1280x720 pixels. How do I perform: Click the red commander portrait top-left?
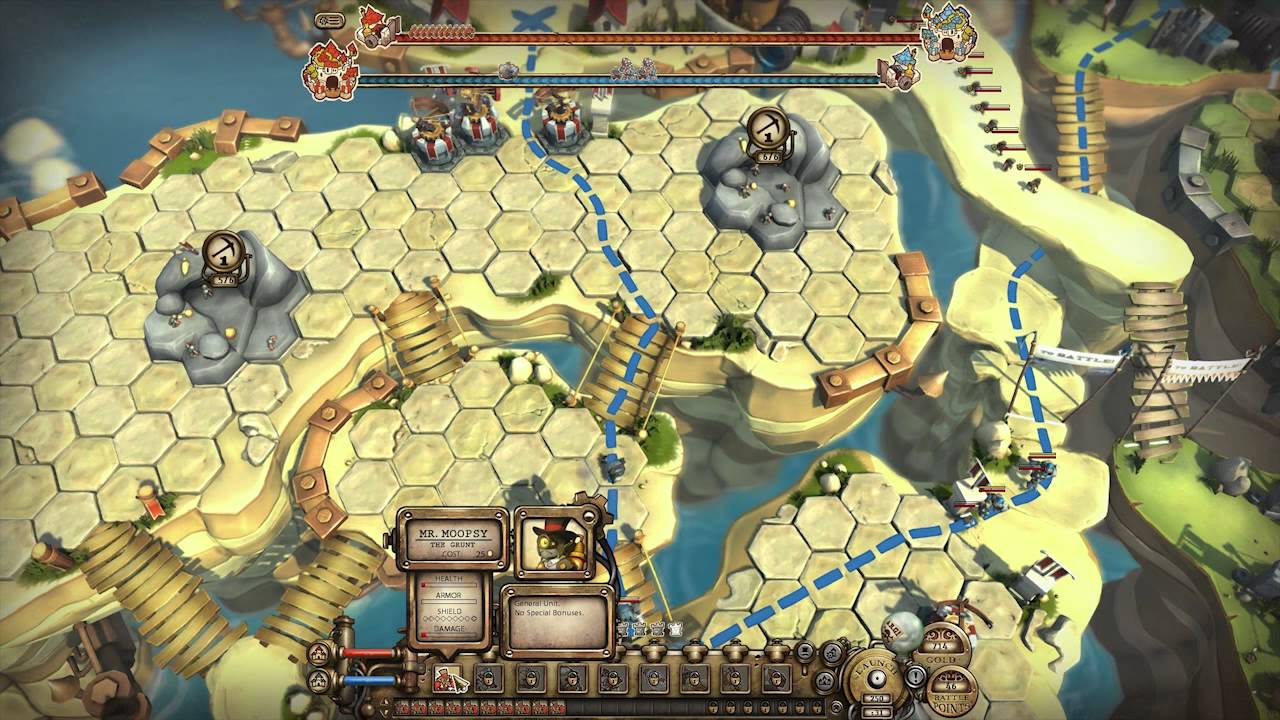(373, 25)
